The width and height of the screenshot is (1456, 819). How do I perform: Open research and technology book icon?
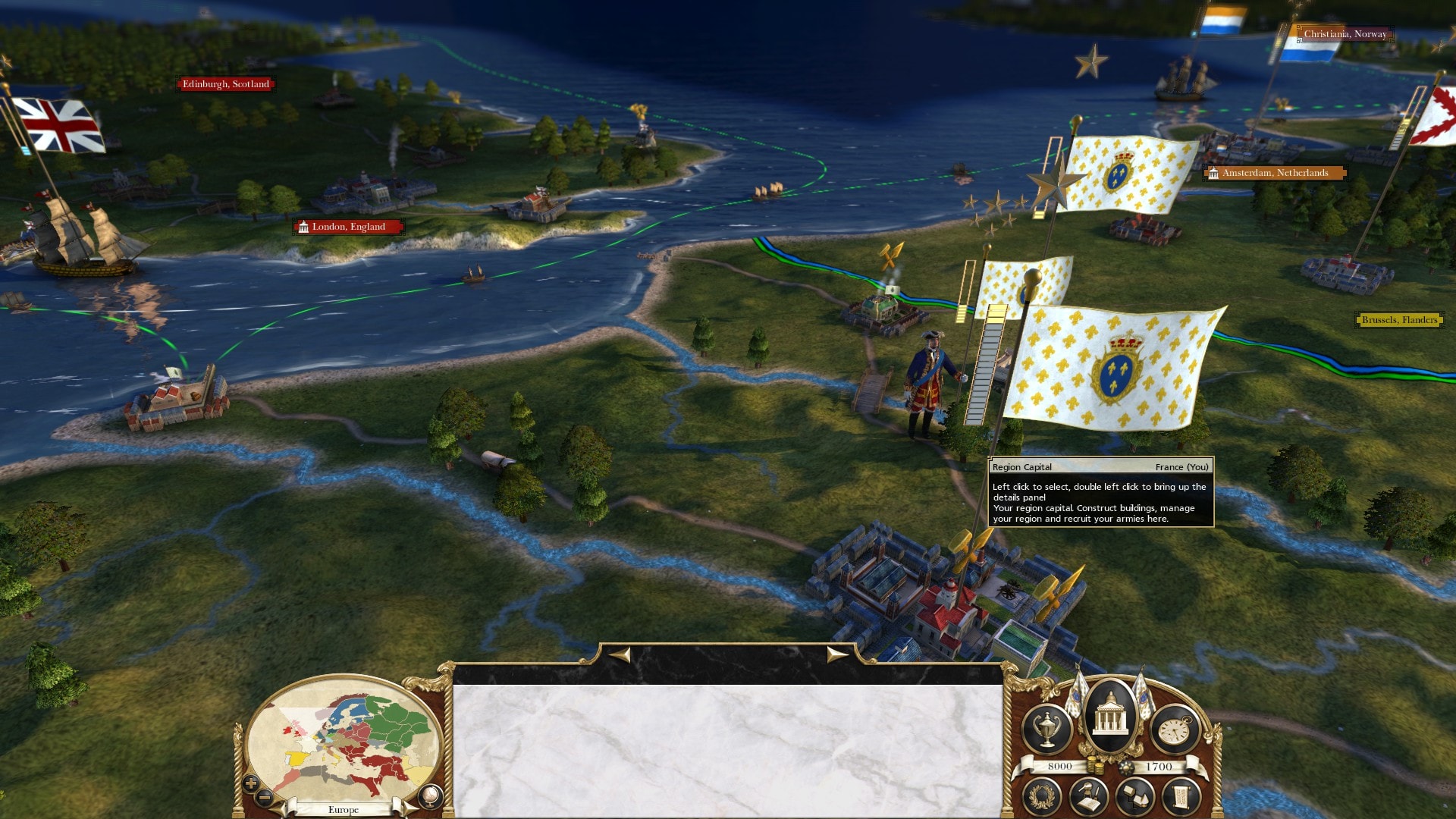(1089, 797)
